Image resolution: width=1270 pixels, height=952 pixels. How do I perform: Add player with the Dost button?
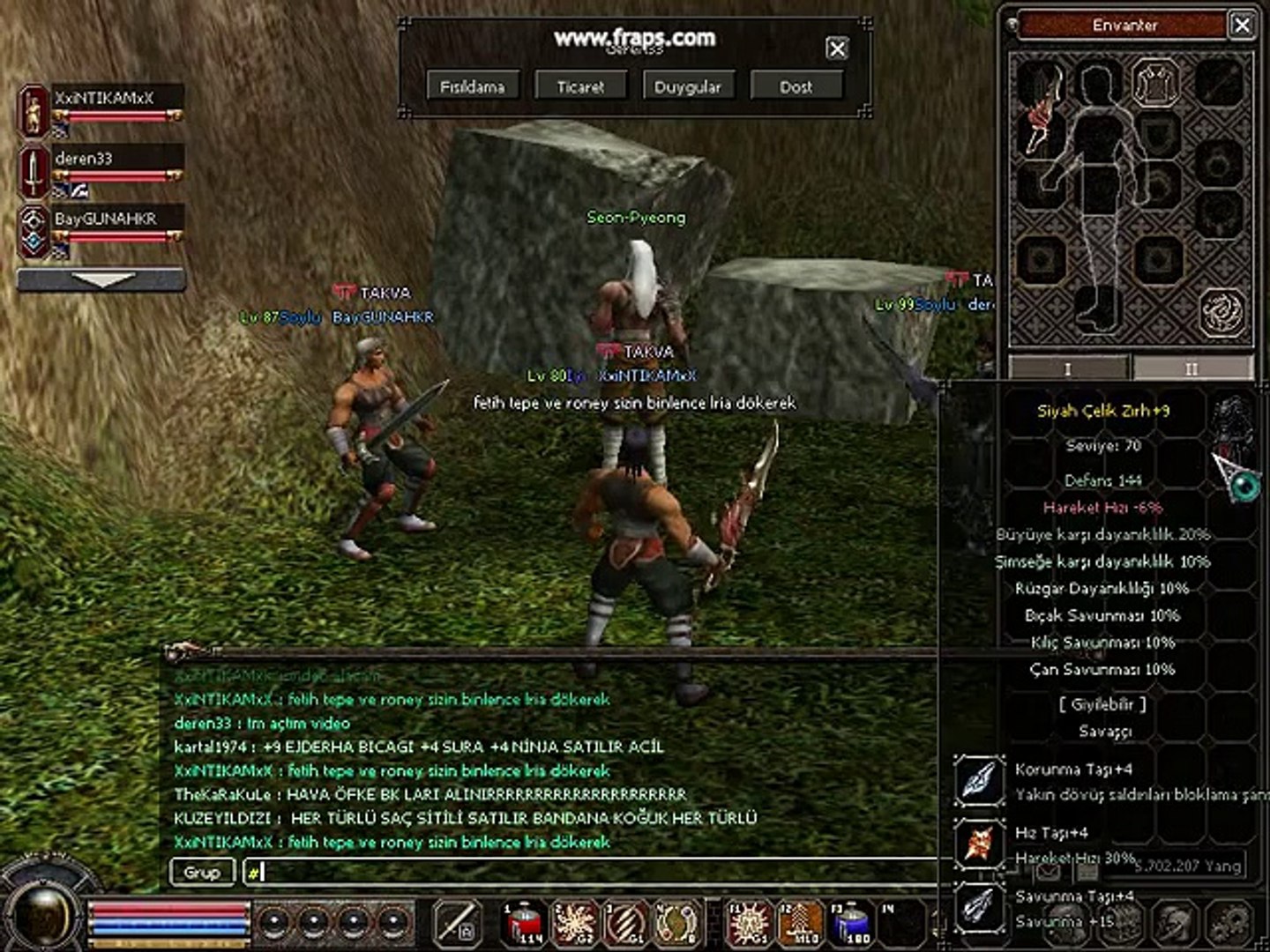click(x=796, y=86)
